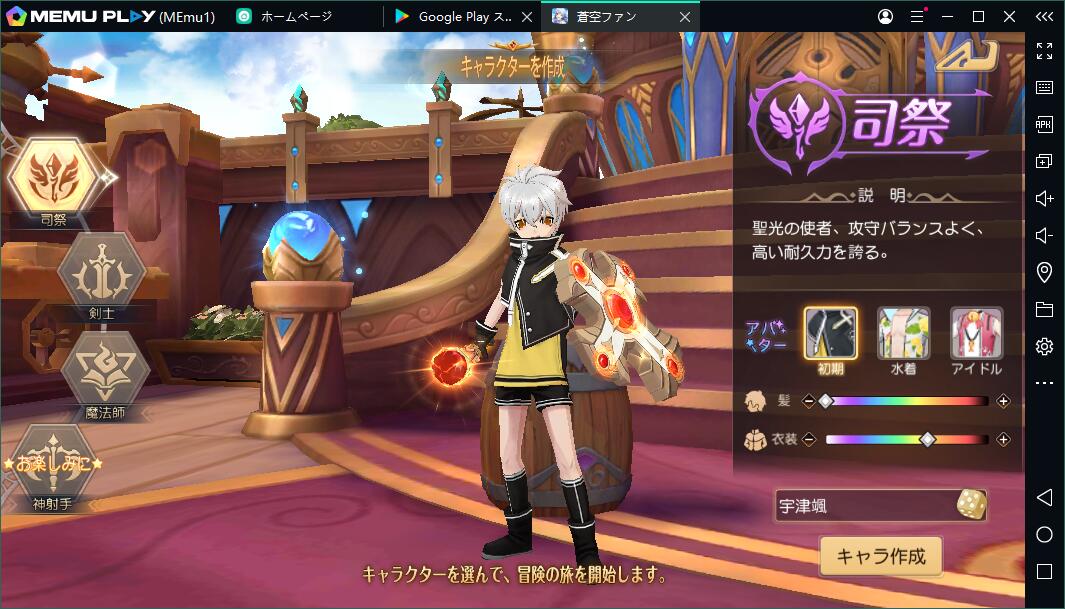Image resolution: width=1065 pixels, height=609 pixels.
Task: Edit the character name field
Action: coord(860,506)
